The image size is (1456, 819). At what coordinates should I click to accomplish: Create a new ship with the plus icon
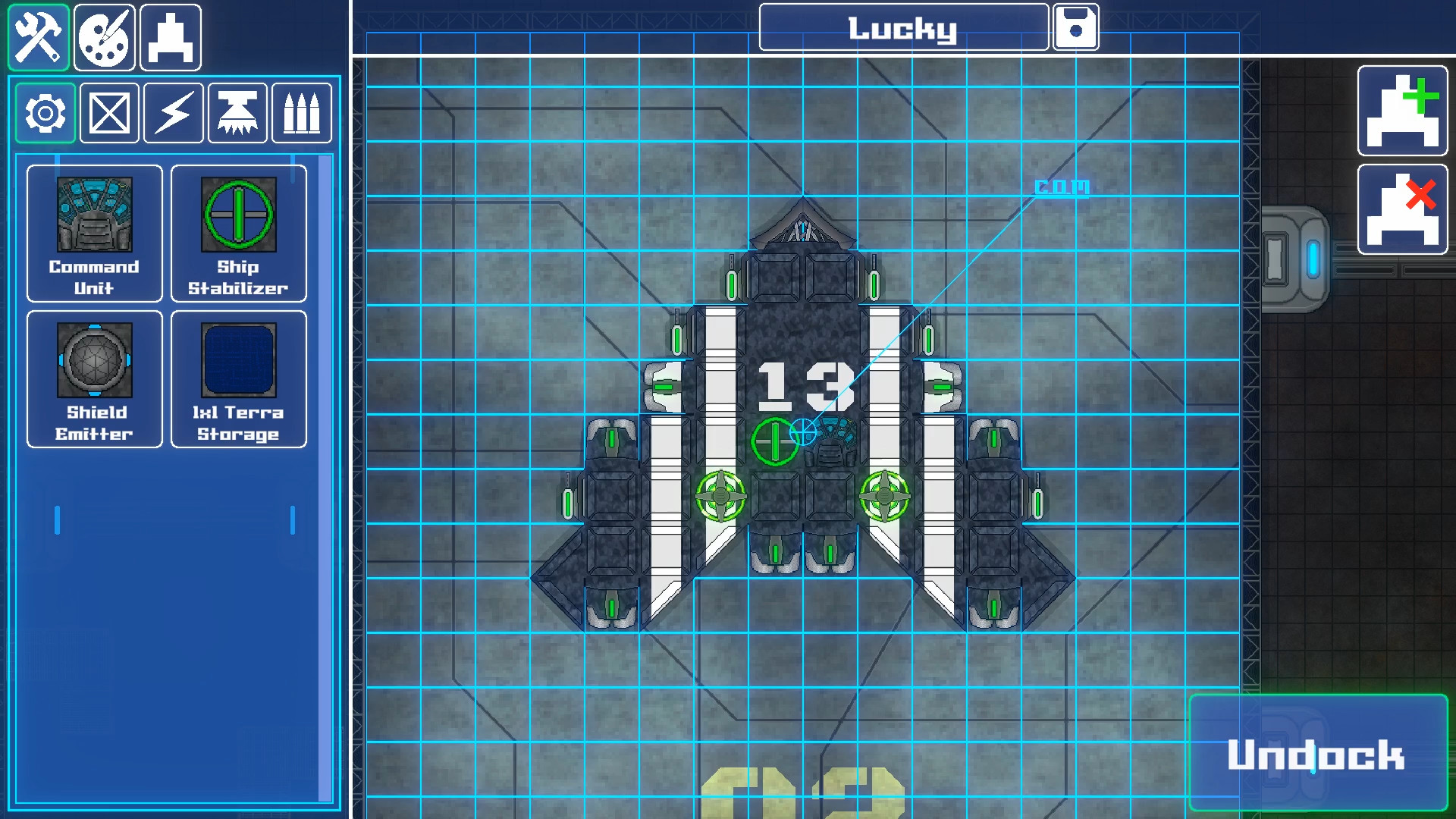[1402, 111]
